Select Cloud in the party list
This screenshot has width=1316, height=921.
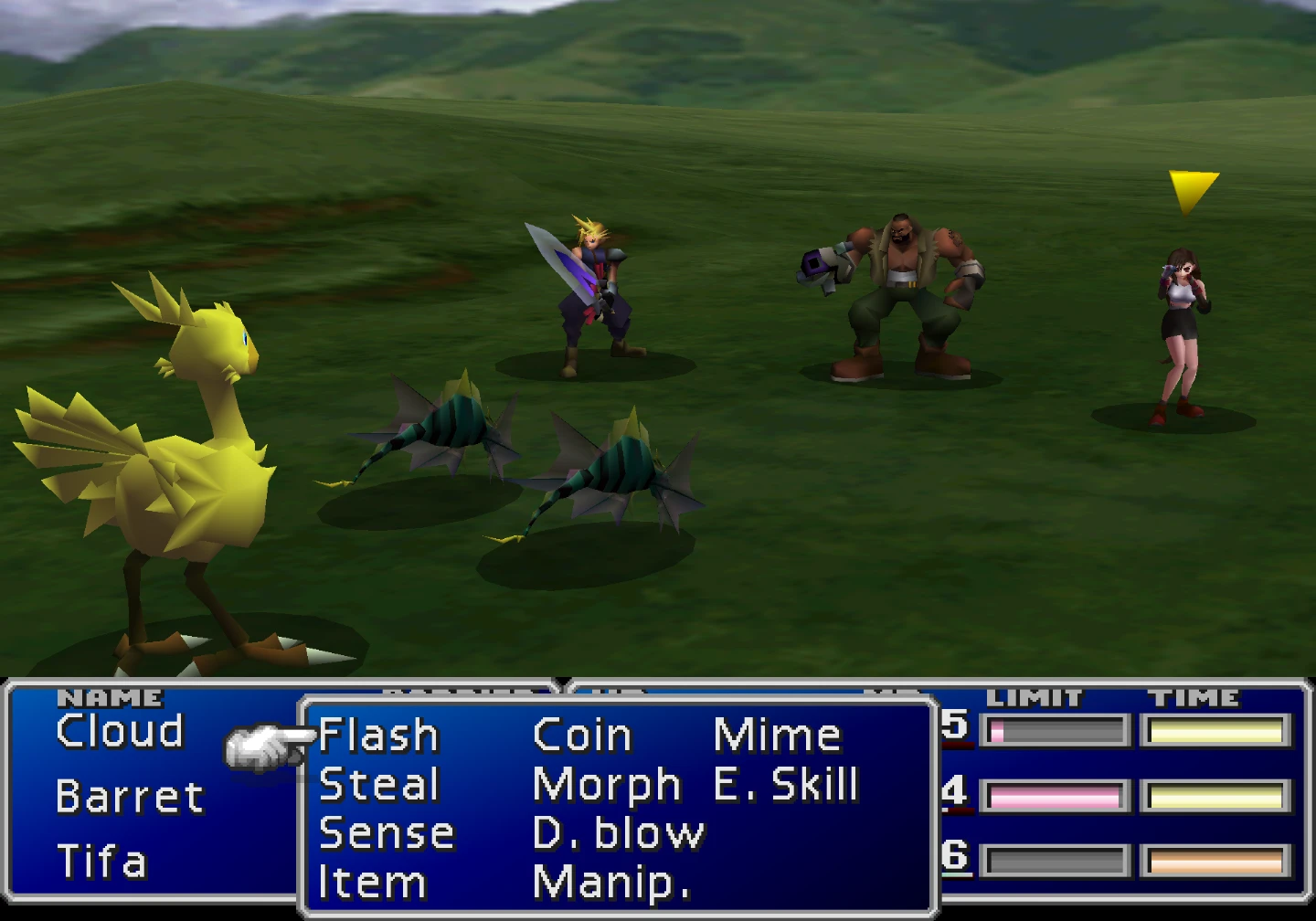(120, 731)
